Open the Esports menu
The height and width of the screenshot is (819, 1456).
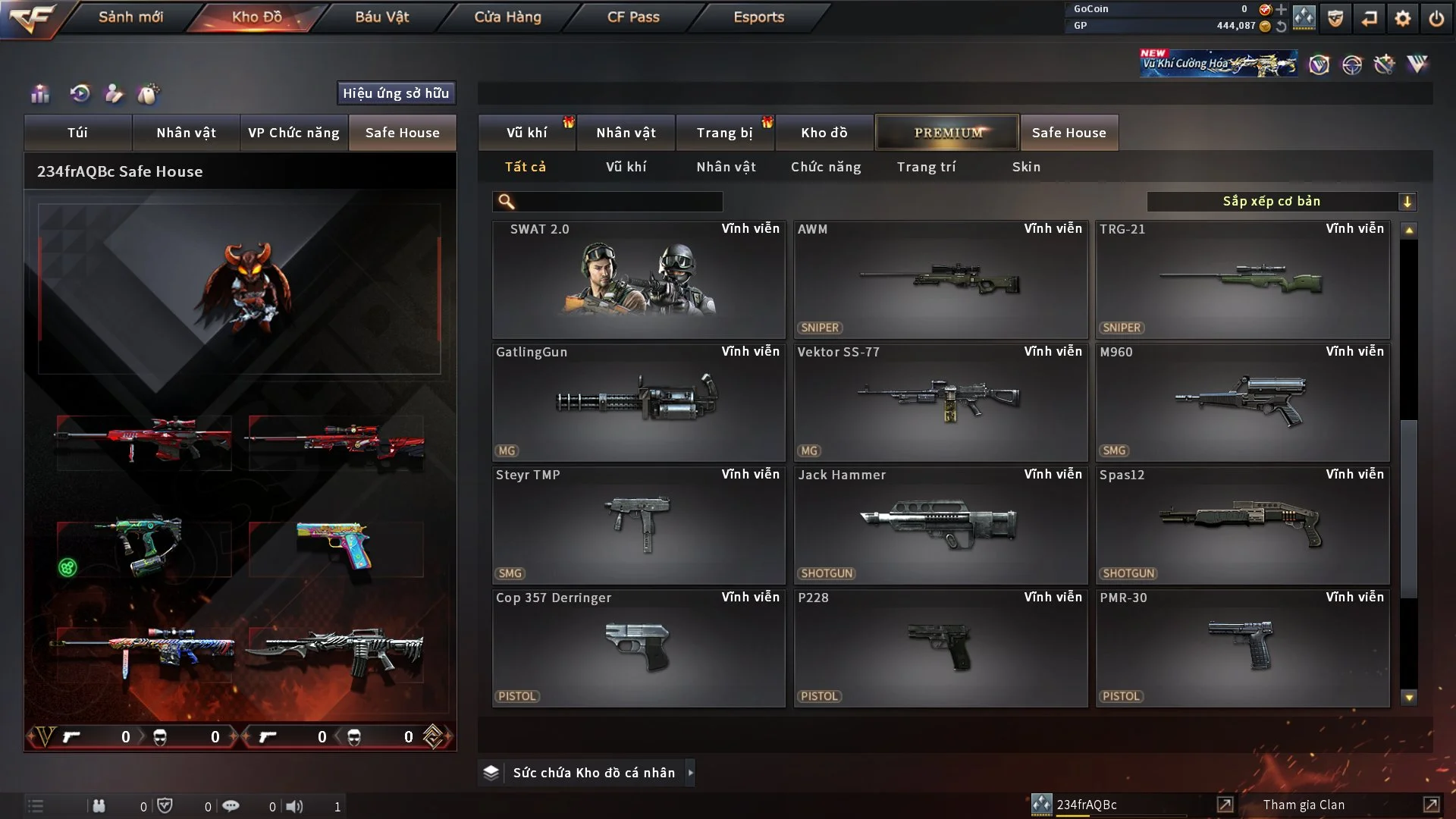point(758,17)
